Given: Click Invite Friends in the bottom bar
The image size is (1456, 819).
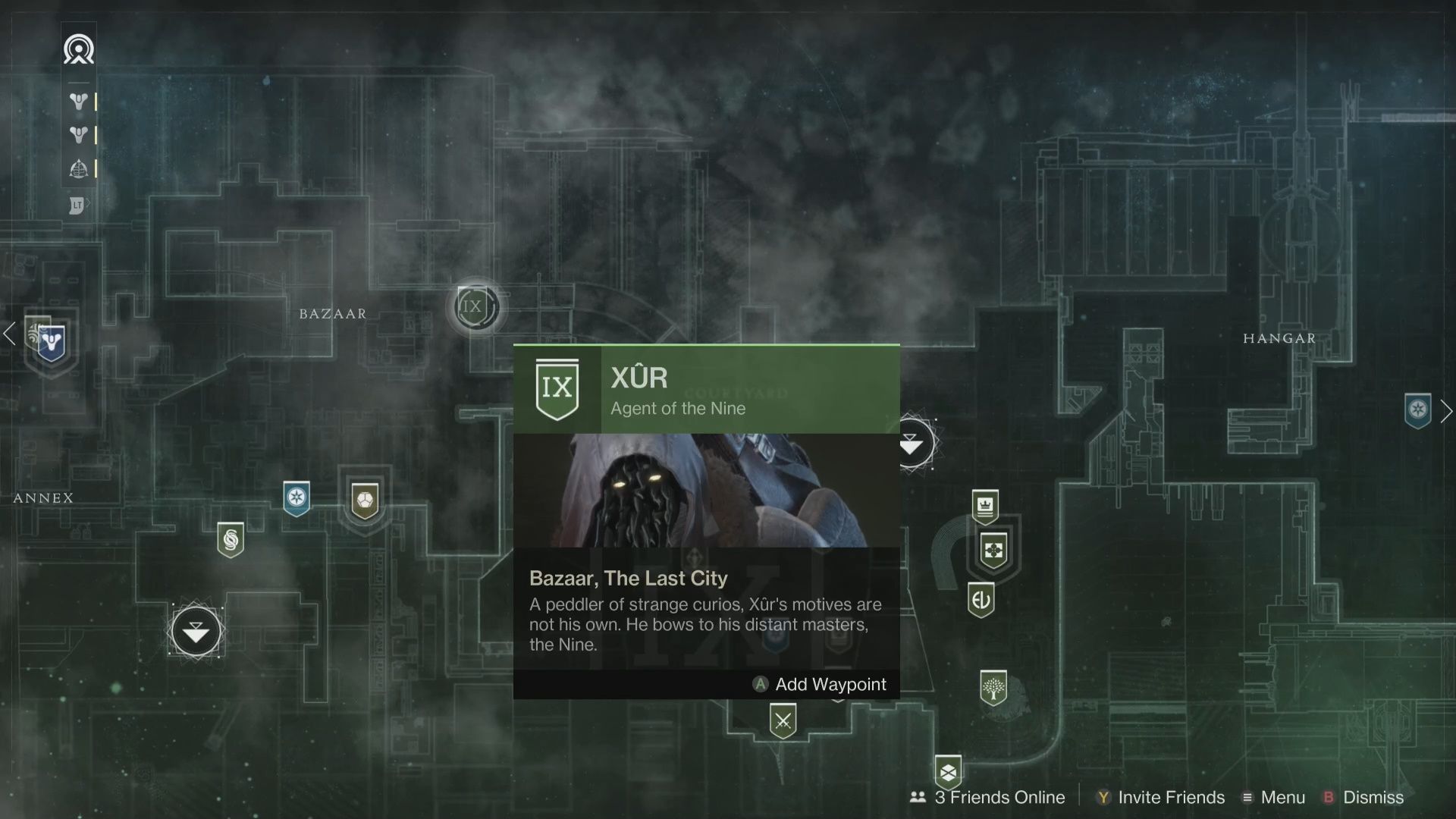Looking at the screenshot, I should 1170,797.
